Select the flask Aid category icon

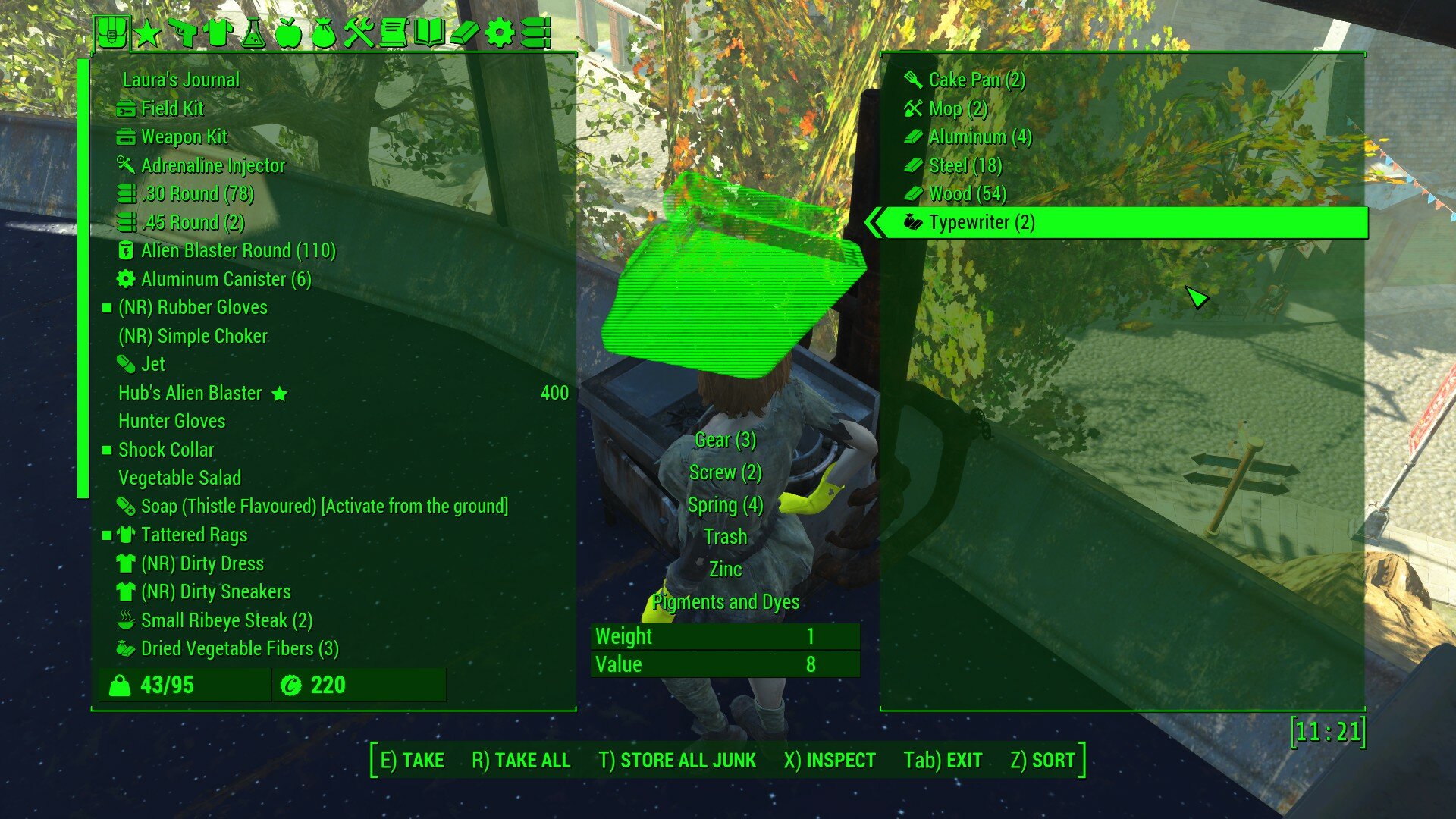[x=253, y=32]
